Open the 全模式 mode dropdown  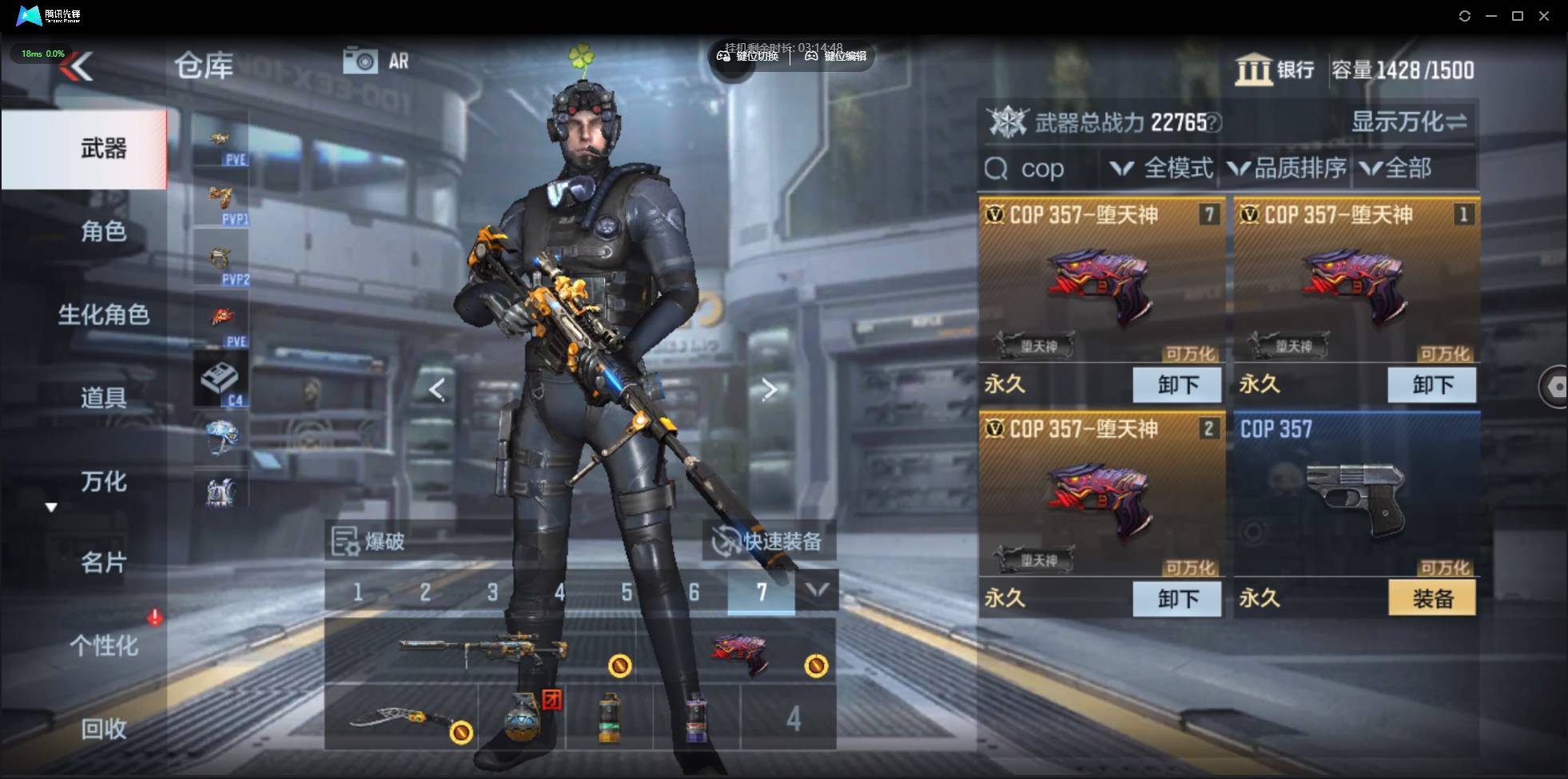[1163, 169]
